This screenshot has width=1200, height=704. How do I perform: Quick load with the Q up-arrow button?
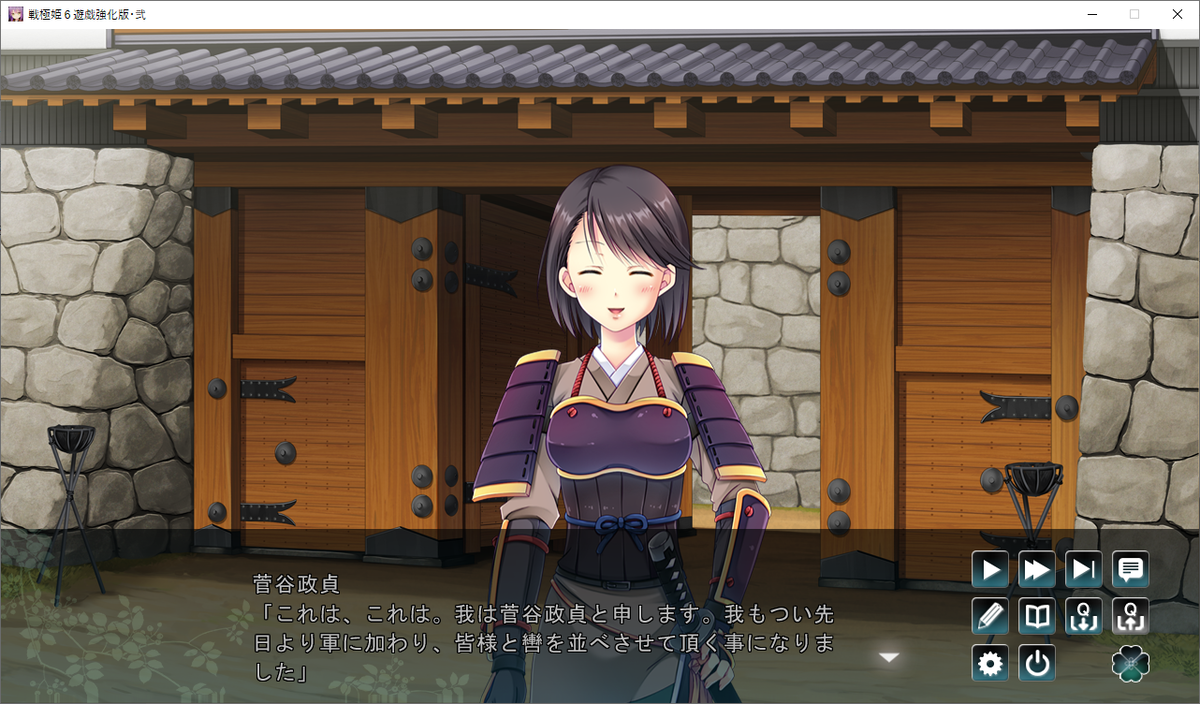(1131, 616)
